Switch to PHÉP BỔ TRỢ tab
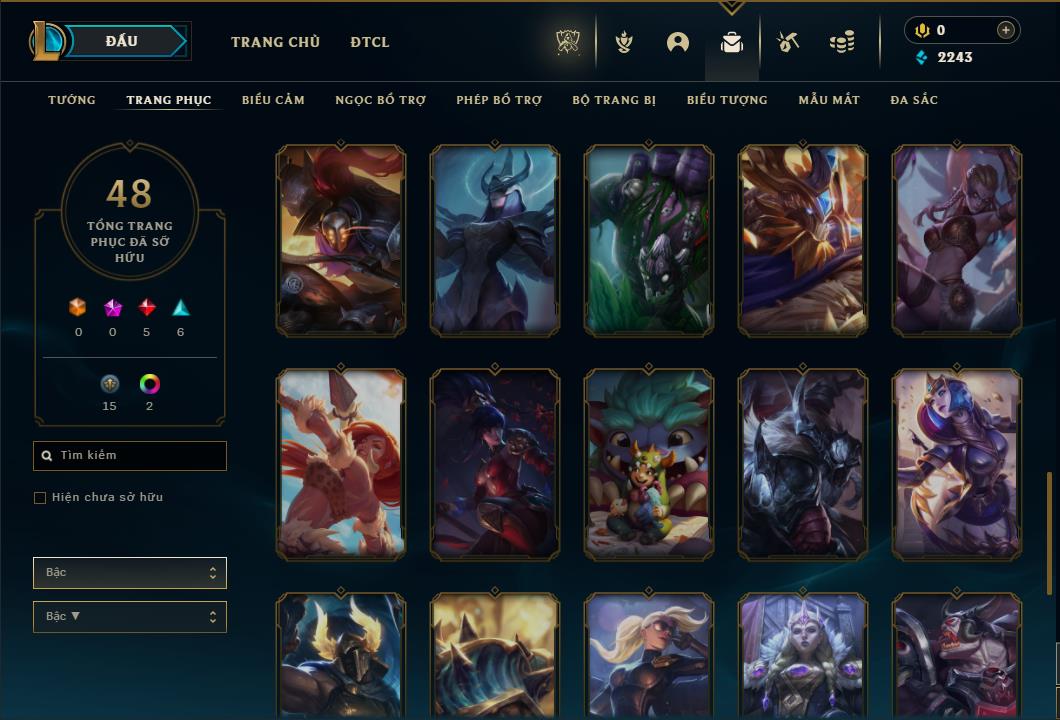This screenshot has height=720, width=1060. [x=499, y=100]
